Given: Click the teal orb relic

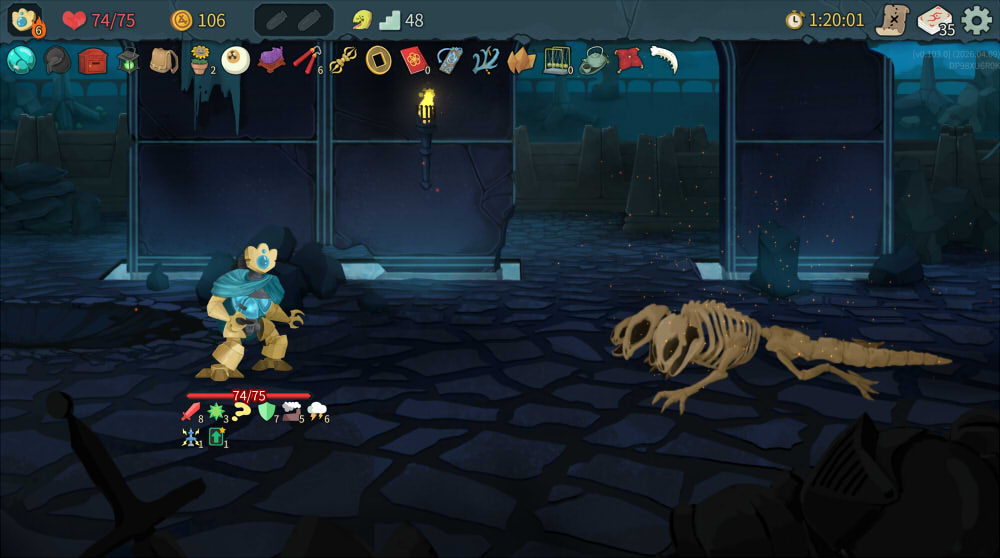Looking at the screenshot, I should [21, 60].
